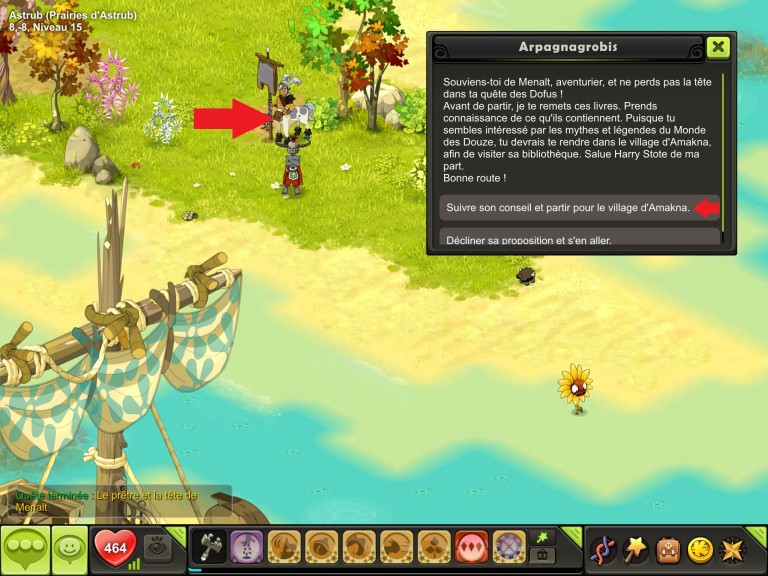
Task: Open the yellow smiley face menu
Action: point(702,549)
